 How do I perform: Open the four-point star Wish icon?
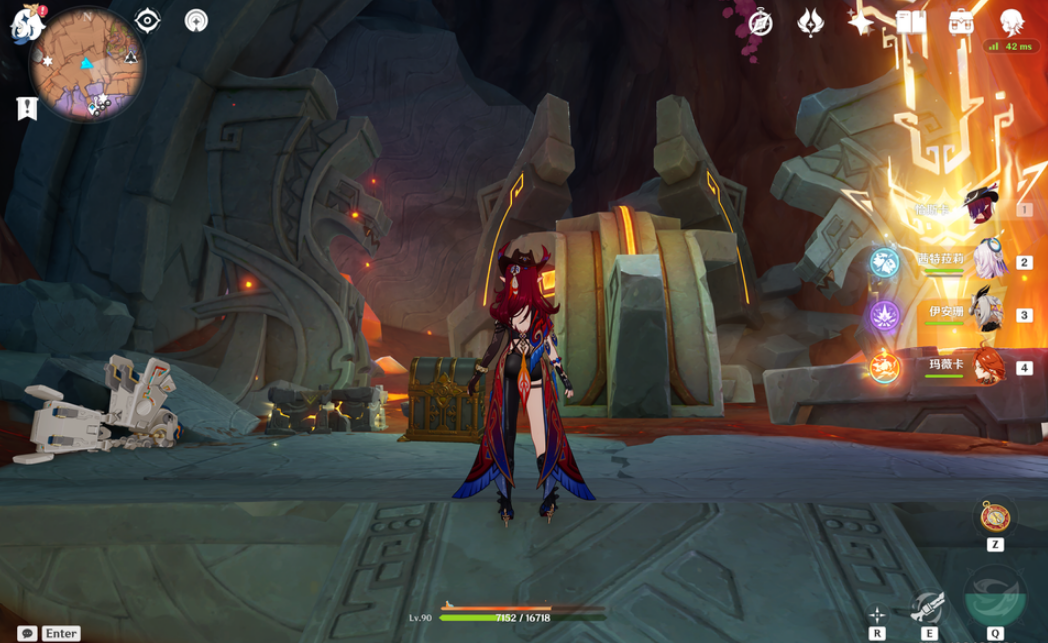860,22
